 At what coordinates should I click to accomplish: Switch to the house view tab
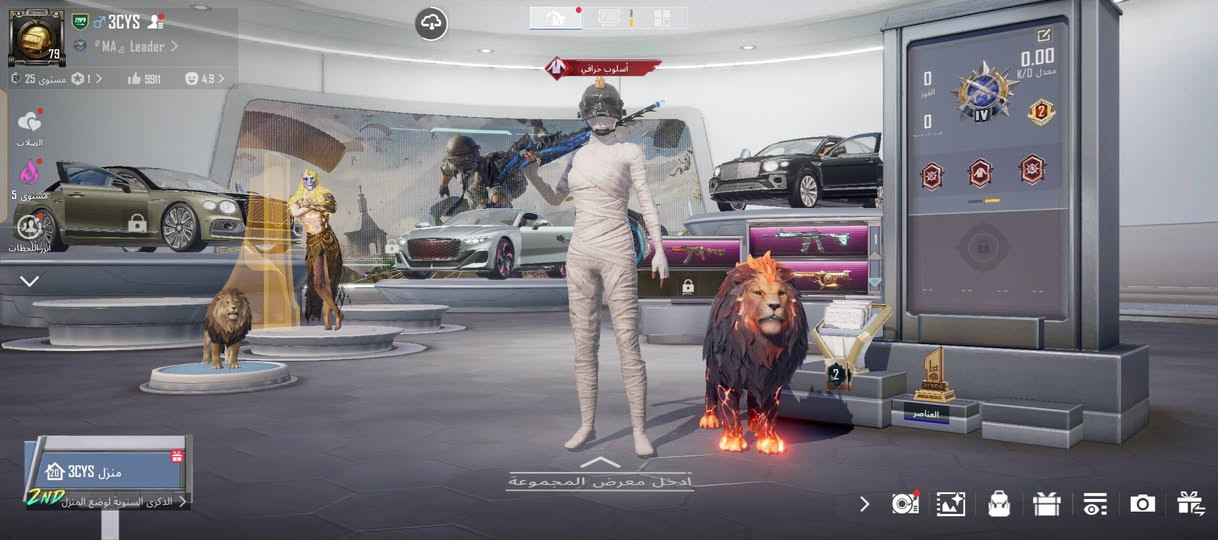tap(555, 17)
